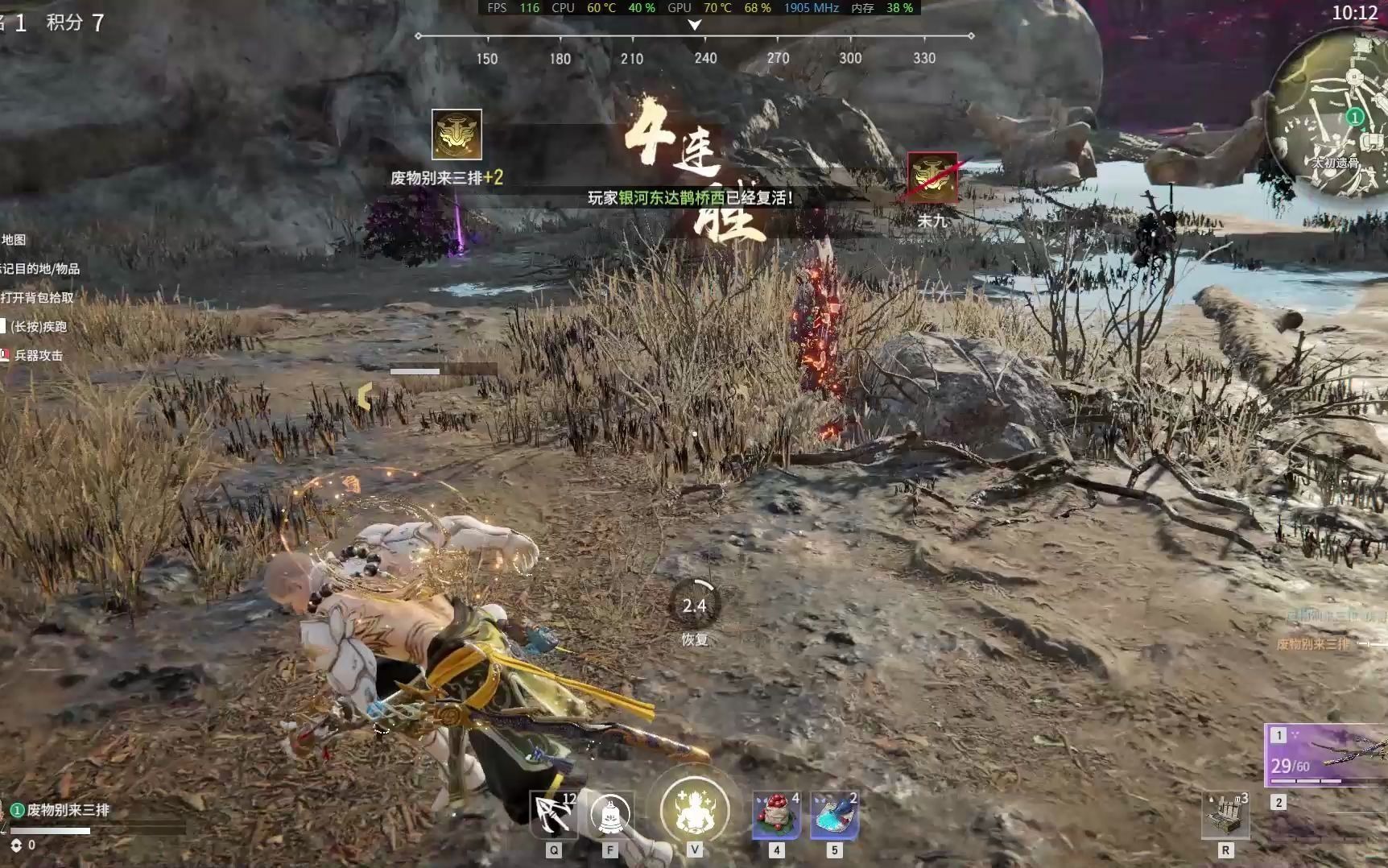Activate the bell skill icon
Screen dimensions: 1388x868
click(610, 815)
